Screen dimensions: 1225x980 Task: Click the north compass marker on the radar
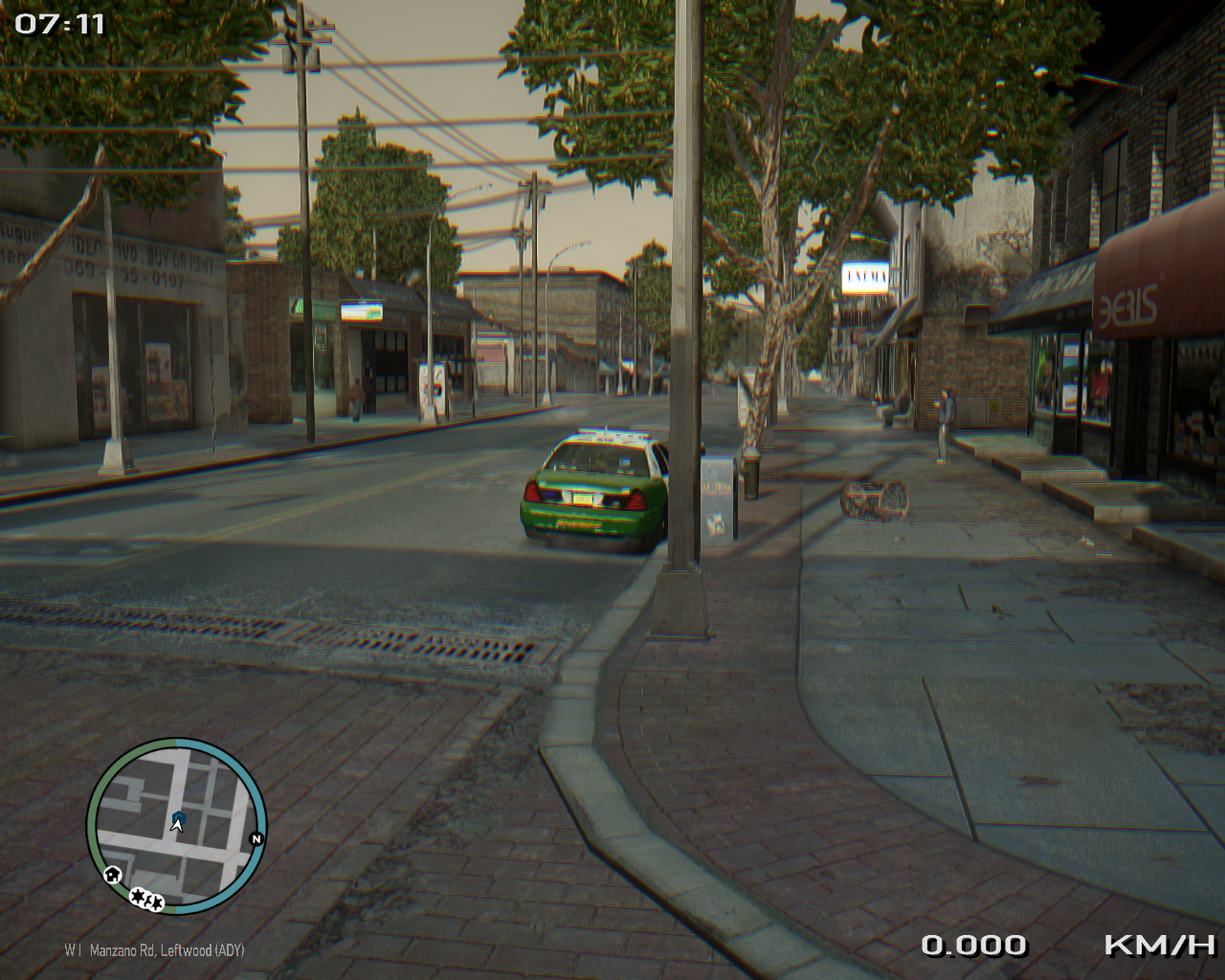point(256,839)
